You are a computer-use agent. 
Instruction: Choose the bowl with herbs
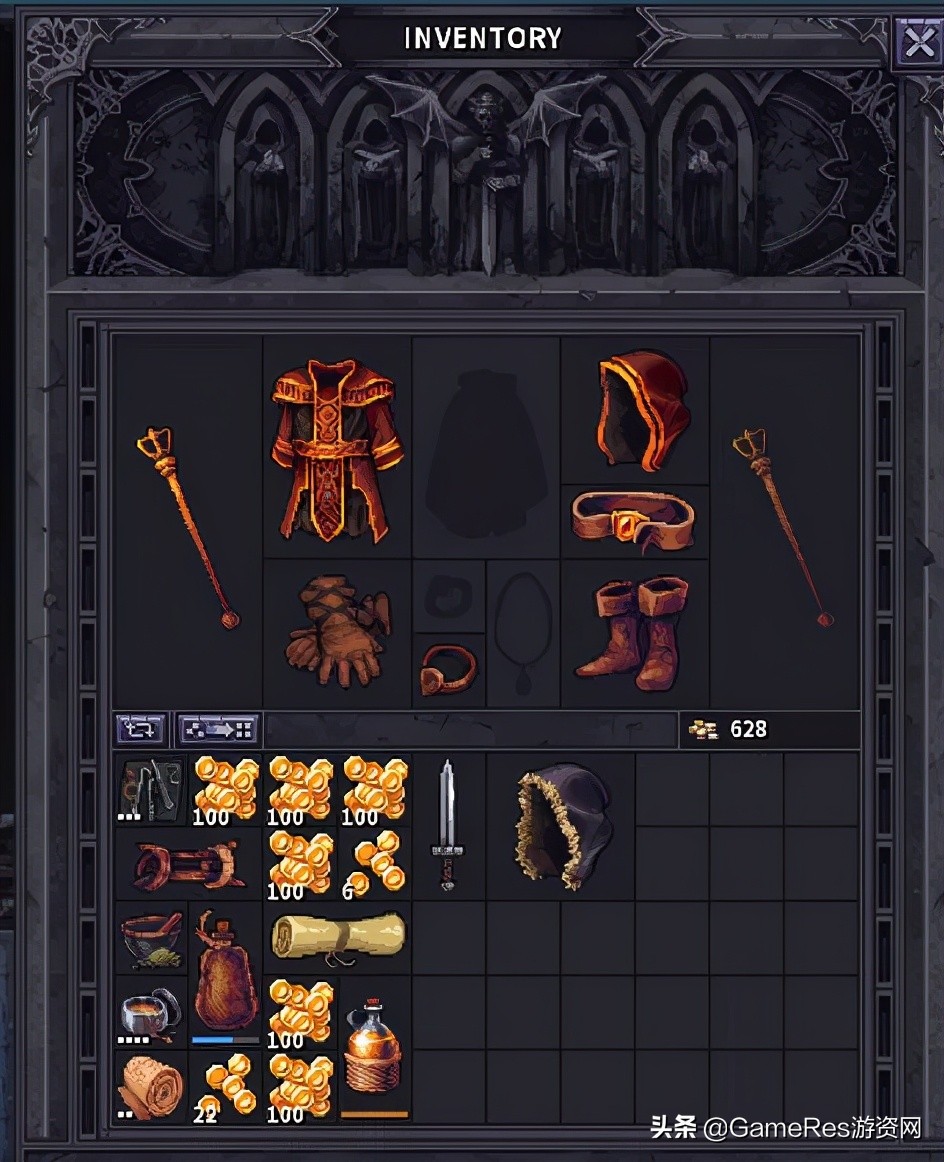150,937
